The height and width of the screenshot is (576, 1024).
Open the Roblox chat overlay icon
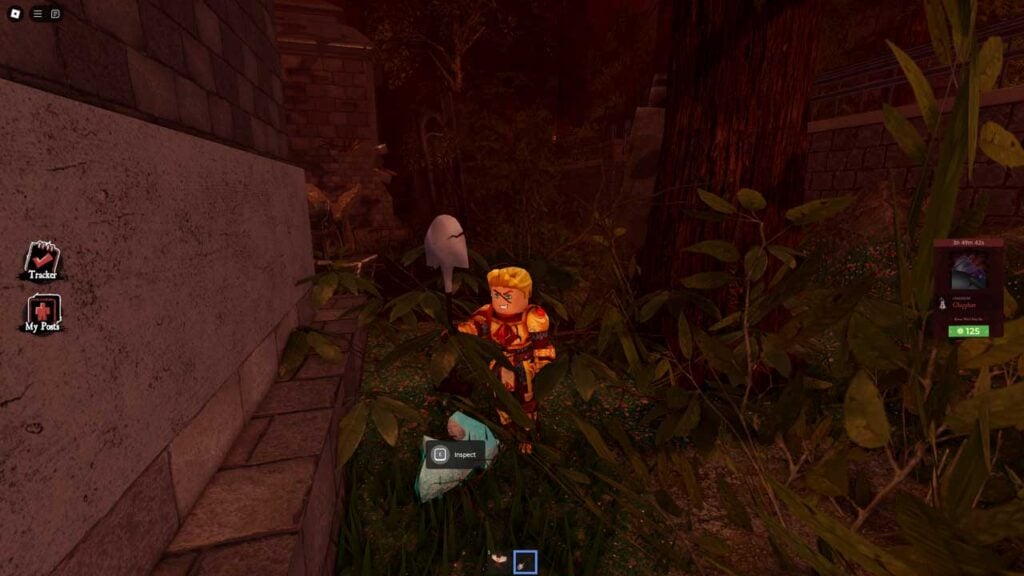point(55,14)
